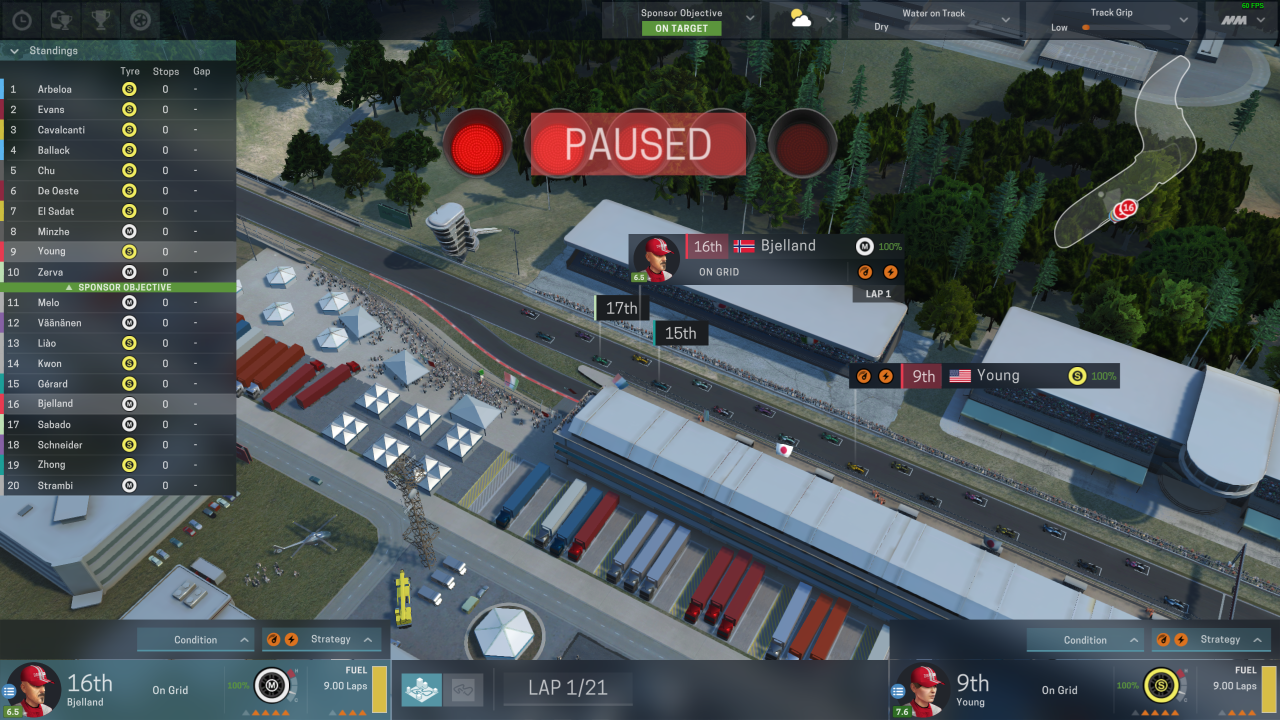Switch to the 3D circuit camera view
This screenshot has height=720, width=1280.
pyautogui.click(x=421, y=689)
